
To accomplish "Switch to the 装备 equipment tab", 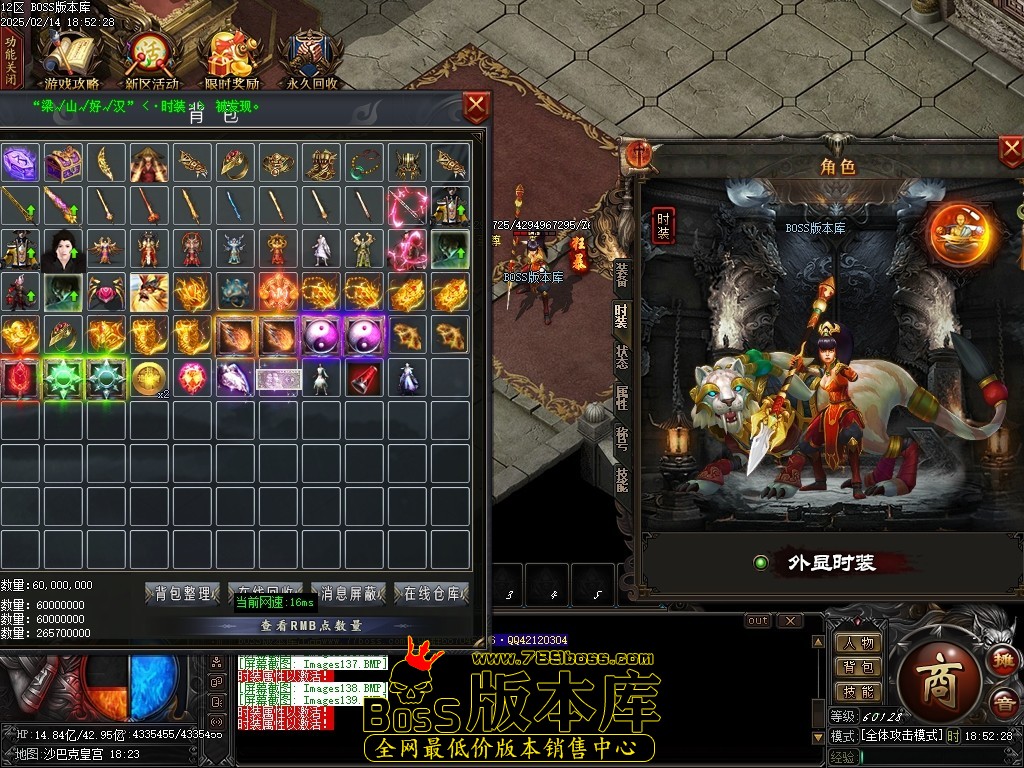I will point(621,273).
